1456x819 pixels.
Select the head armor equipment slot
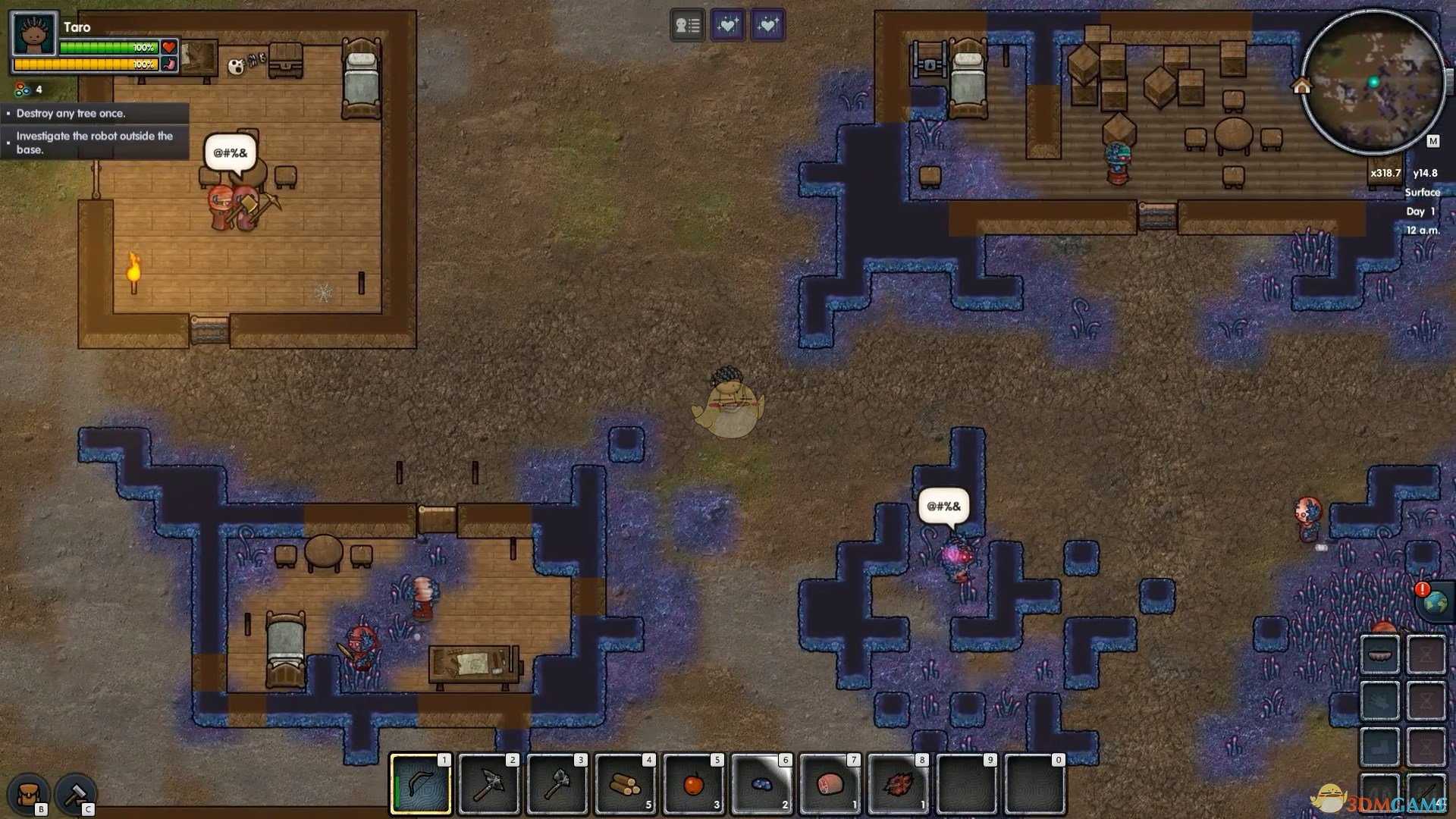1379,654
